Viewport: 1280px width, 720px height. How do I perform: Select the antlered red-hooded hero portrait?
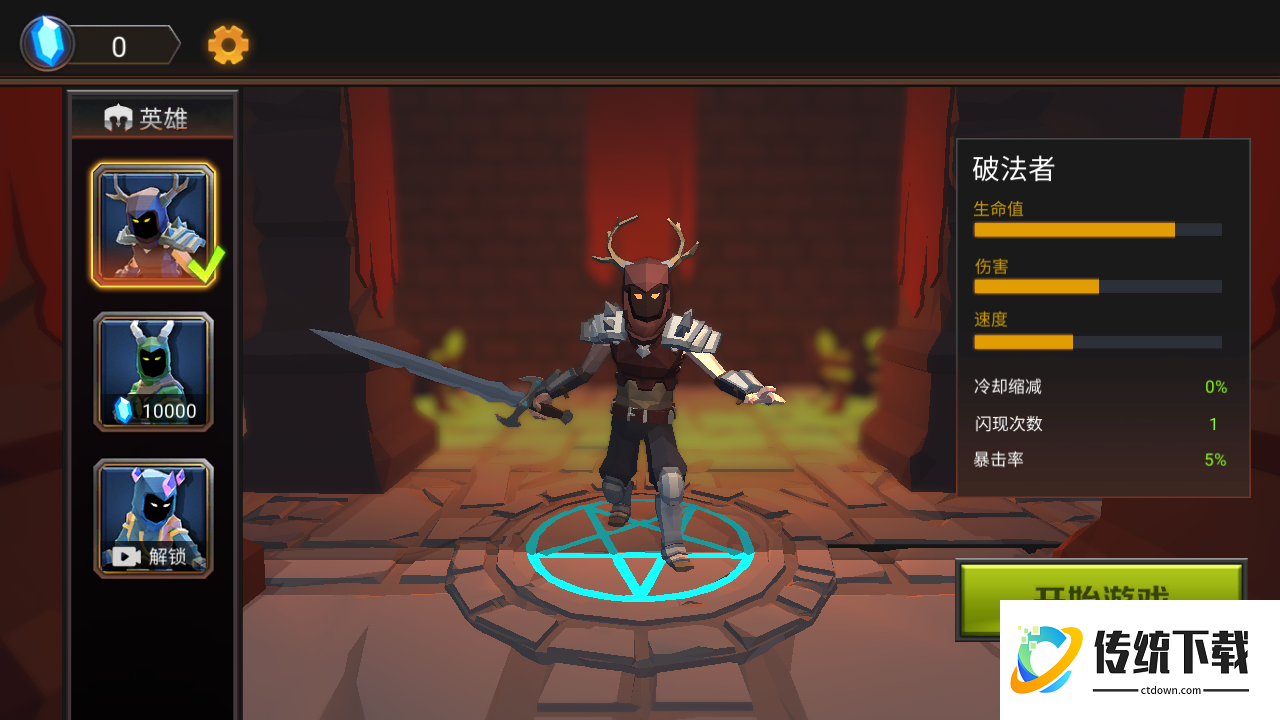[153, 225]
